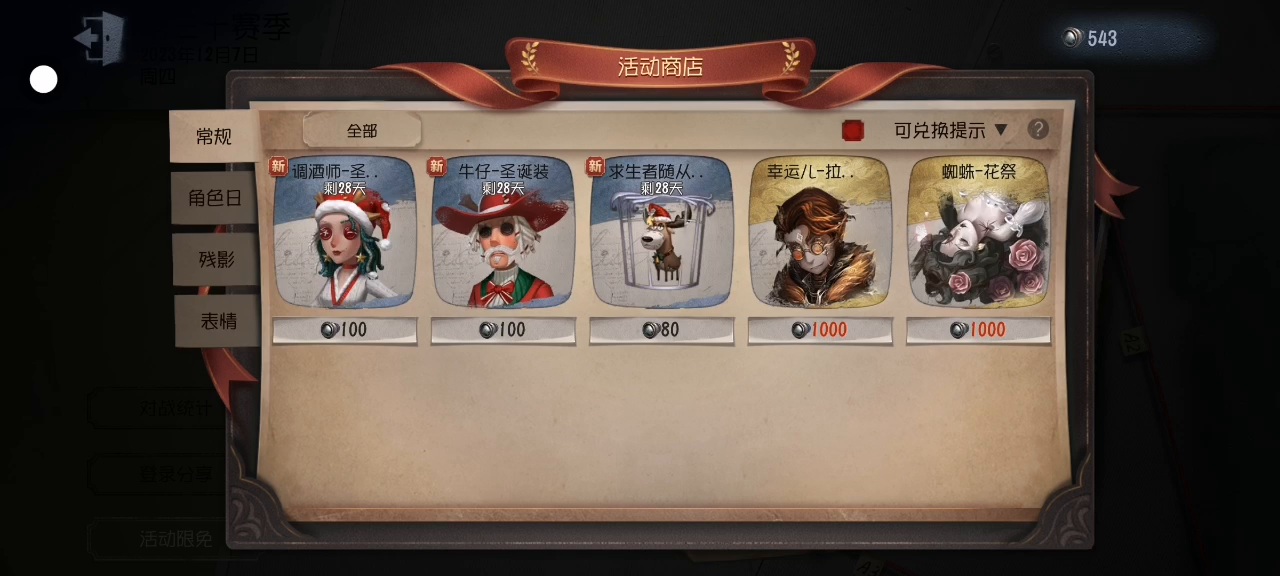Open the question mark help icon
This screenshot has height=576, width=1280.
pos(1039,129)
